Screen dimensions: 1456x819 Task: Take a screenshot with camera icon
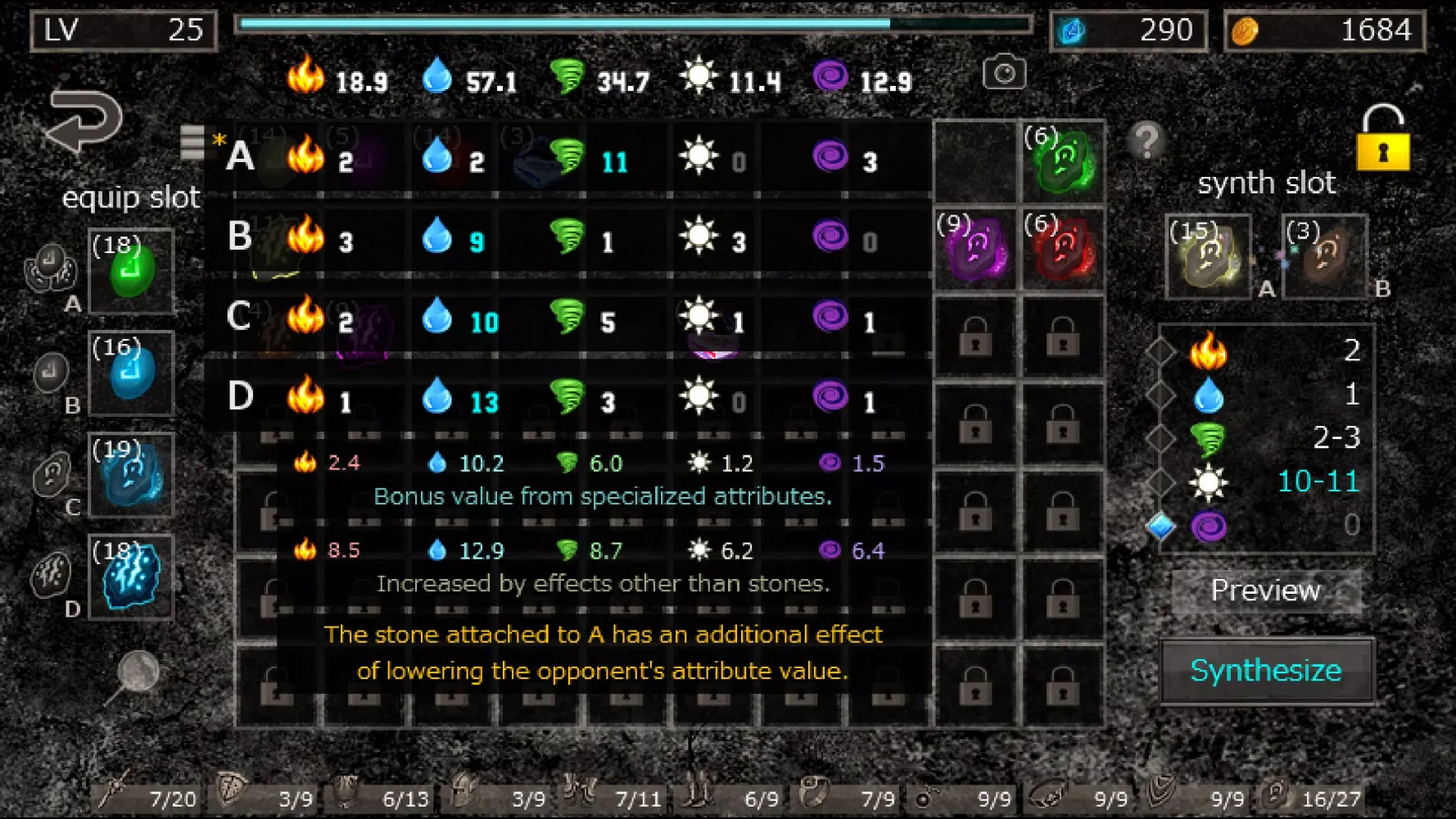click(1004, 74)
